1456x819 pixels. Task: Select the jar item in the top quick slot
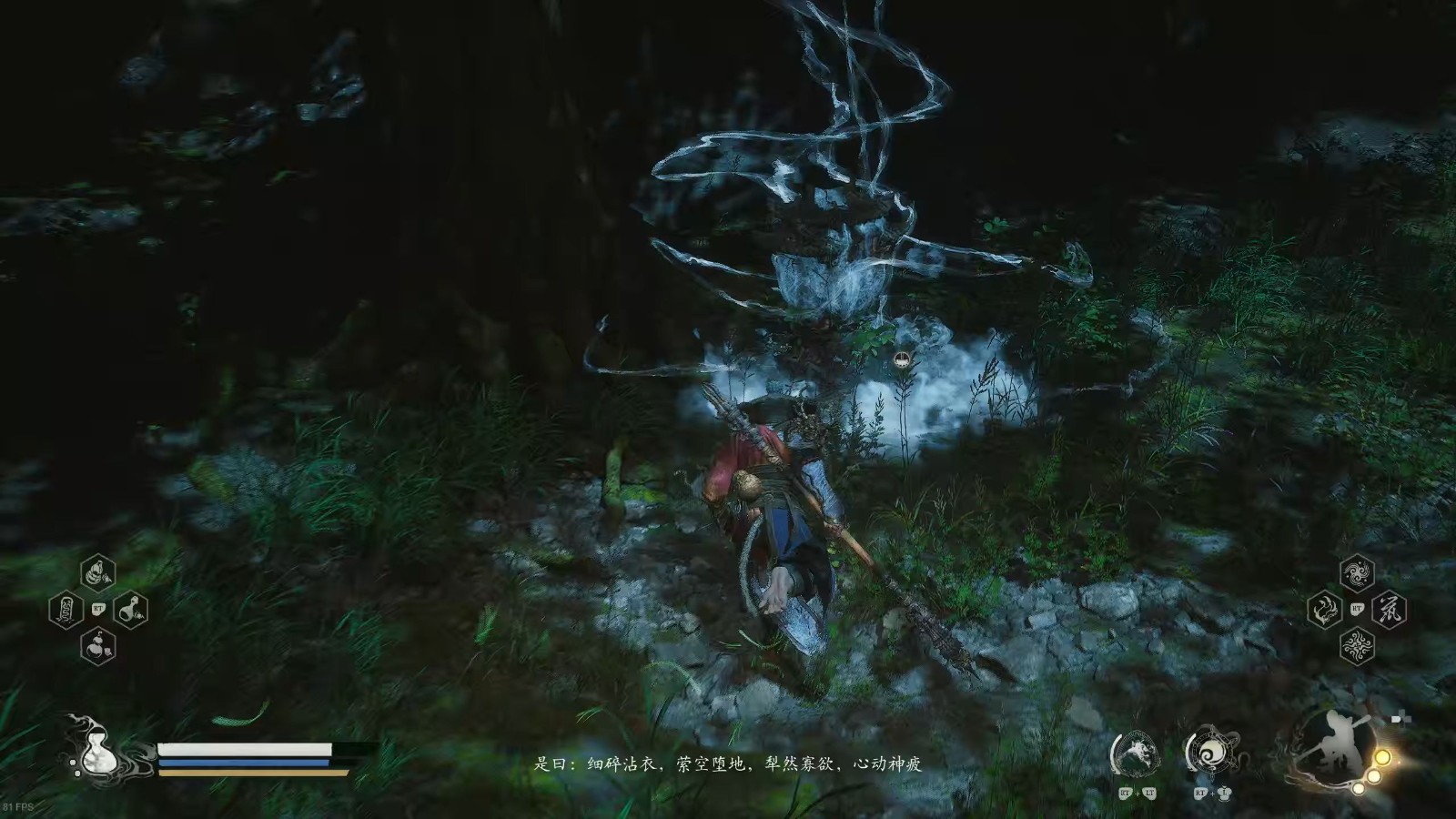click(x=97, y=573)
